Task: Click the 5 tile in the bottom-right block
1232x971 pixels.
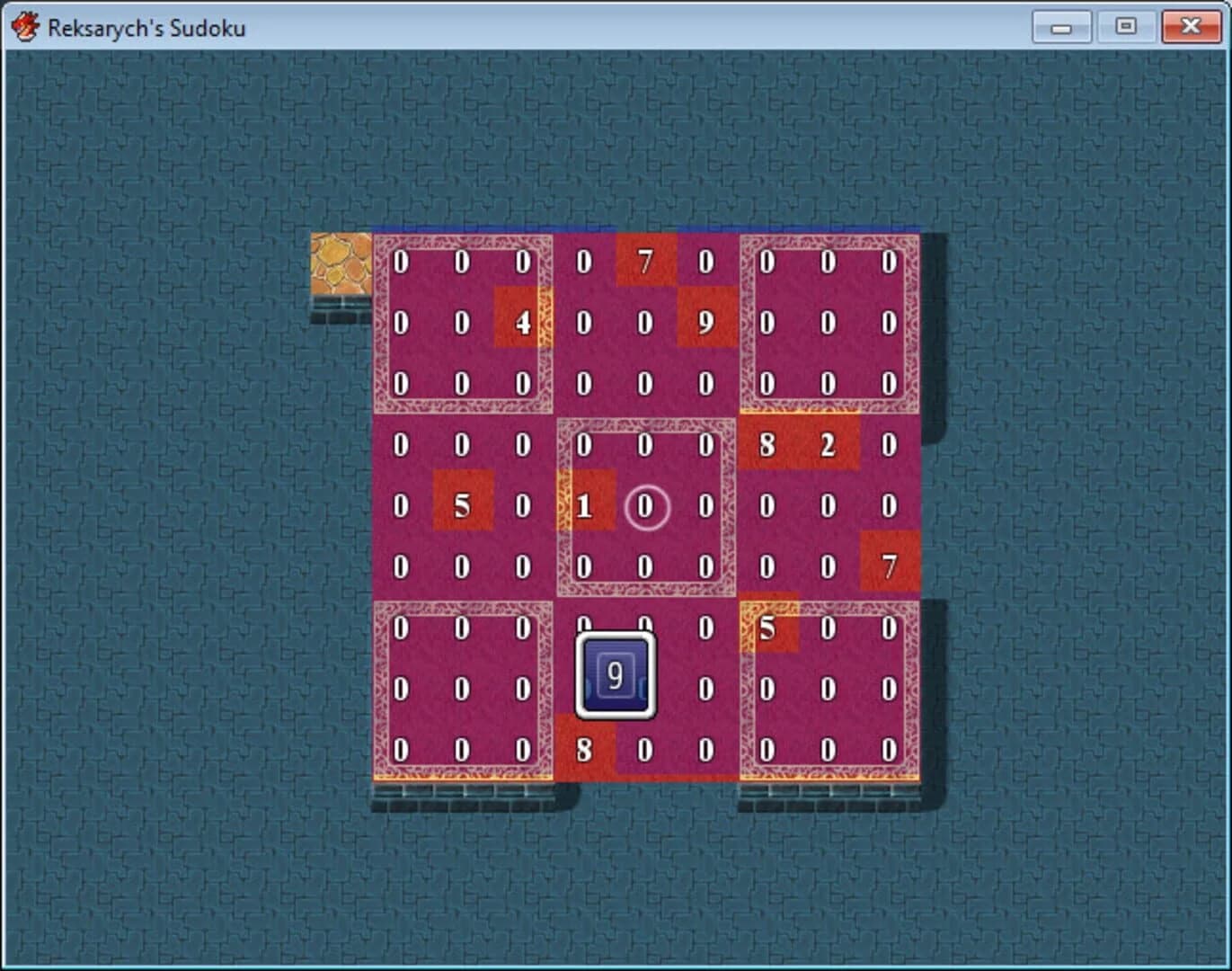Action: [767, 628]
